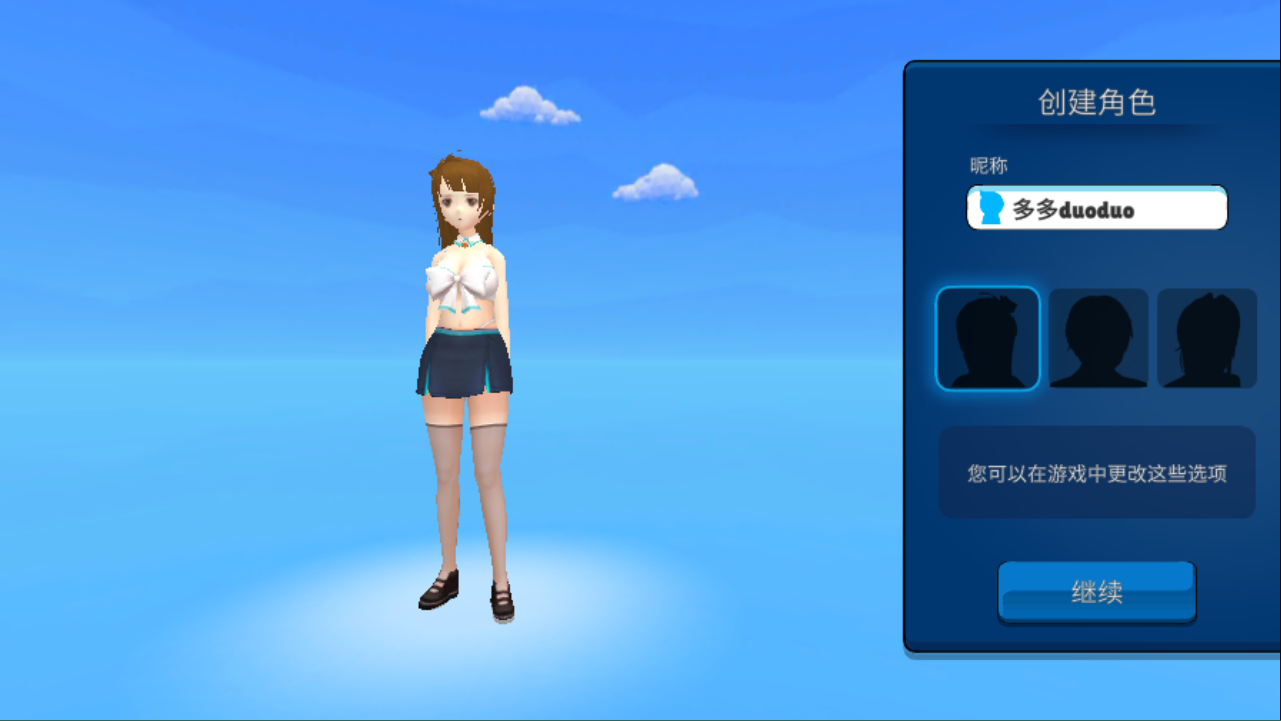Select the highlighted first hairstyle option
The width and height of the screenshot is (1281, 721).
(987, 338)
